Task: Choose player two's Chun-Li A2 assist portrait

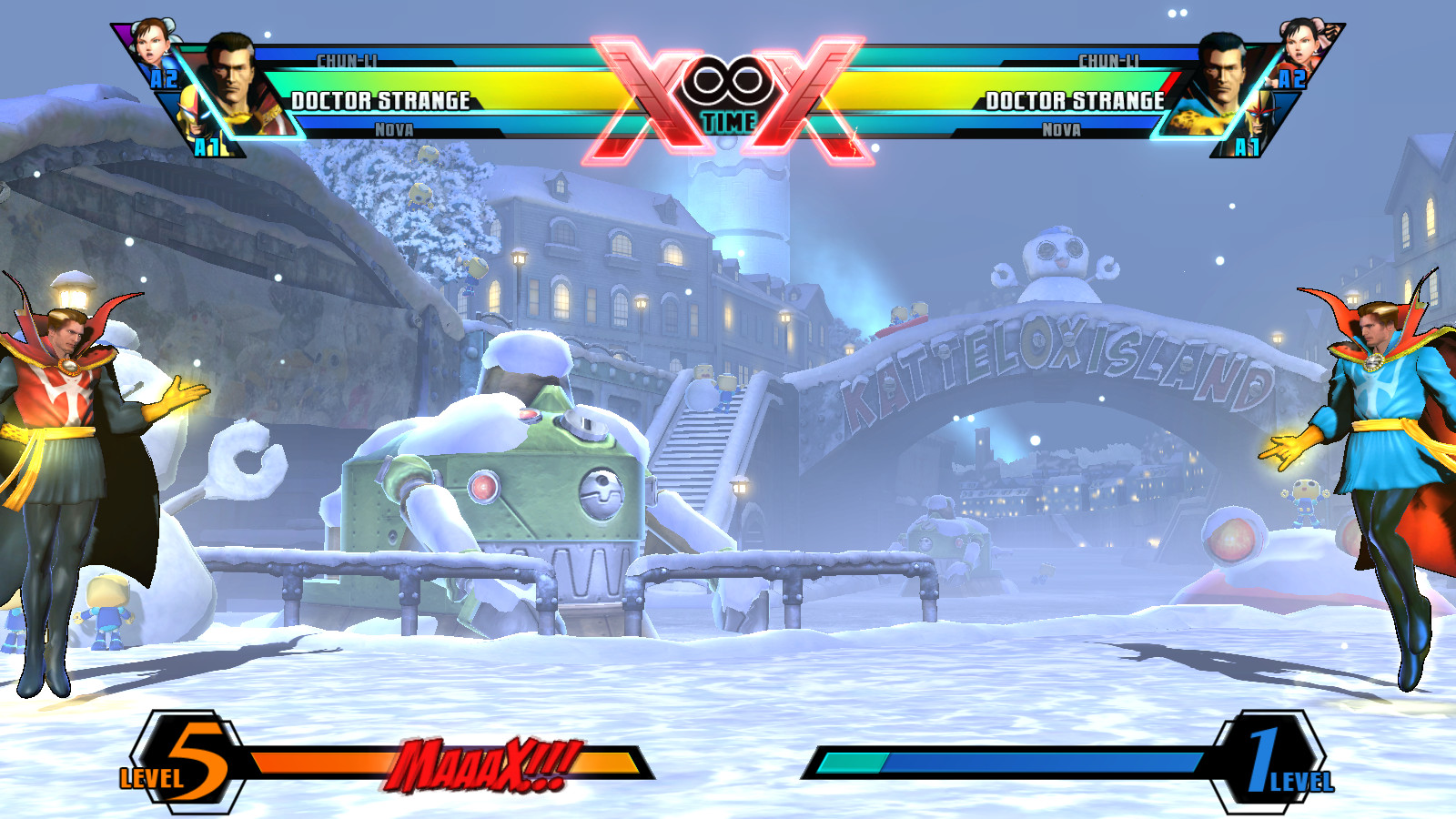Action: pyautogui.click(x=1303, y=47)
